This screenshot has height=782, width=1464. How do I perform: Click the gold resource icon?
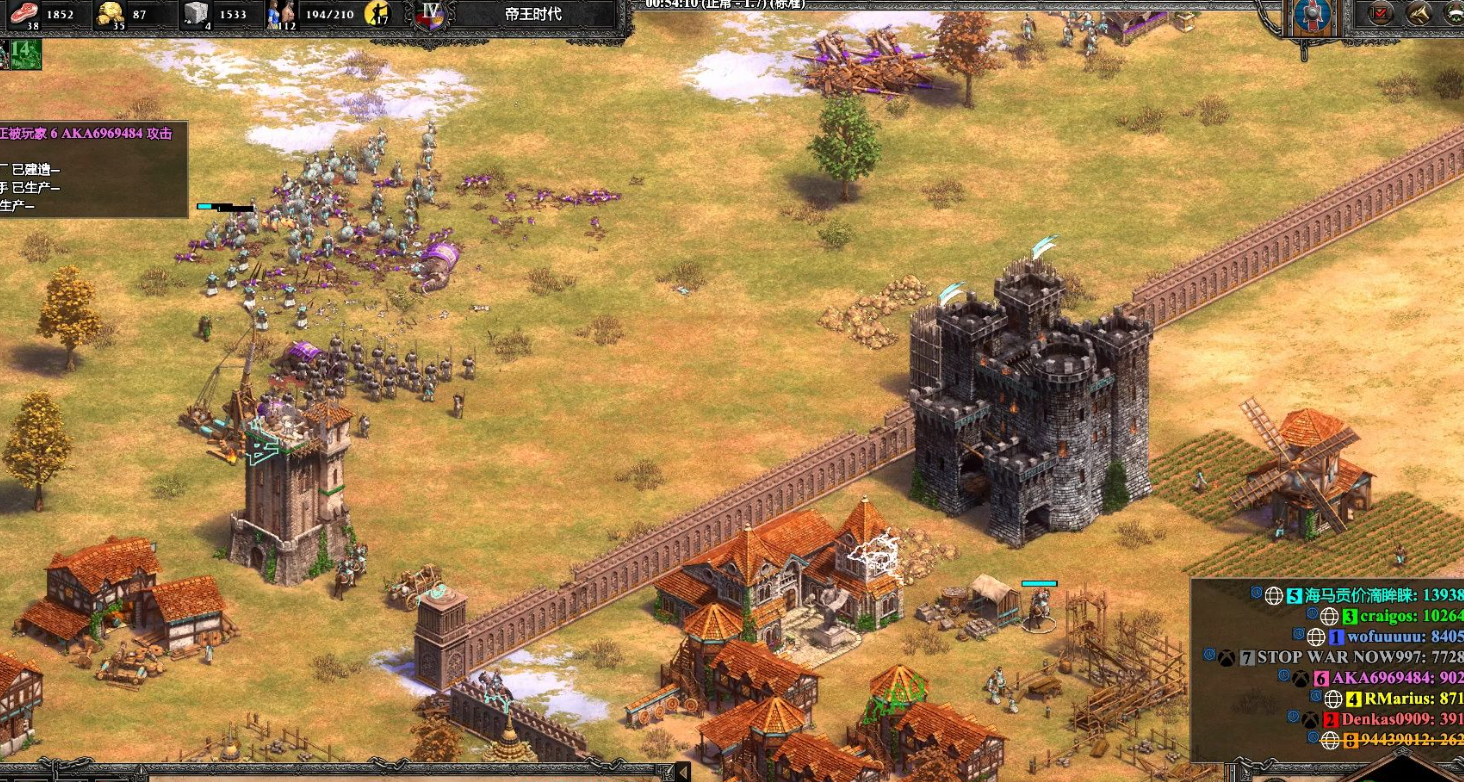[x=108, y=14]
